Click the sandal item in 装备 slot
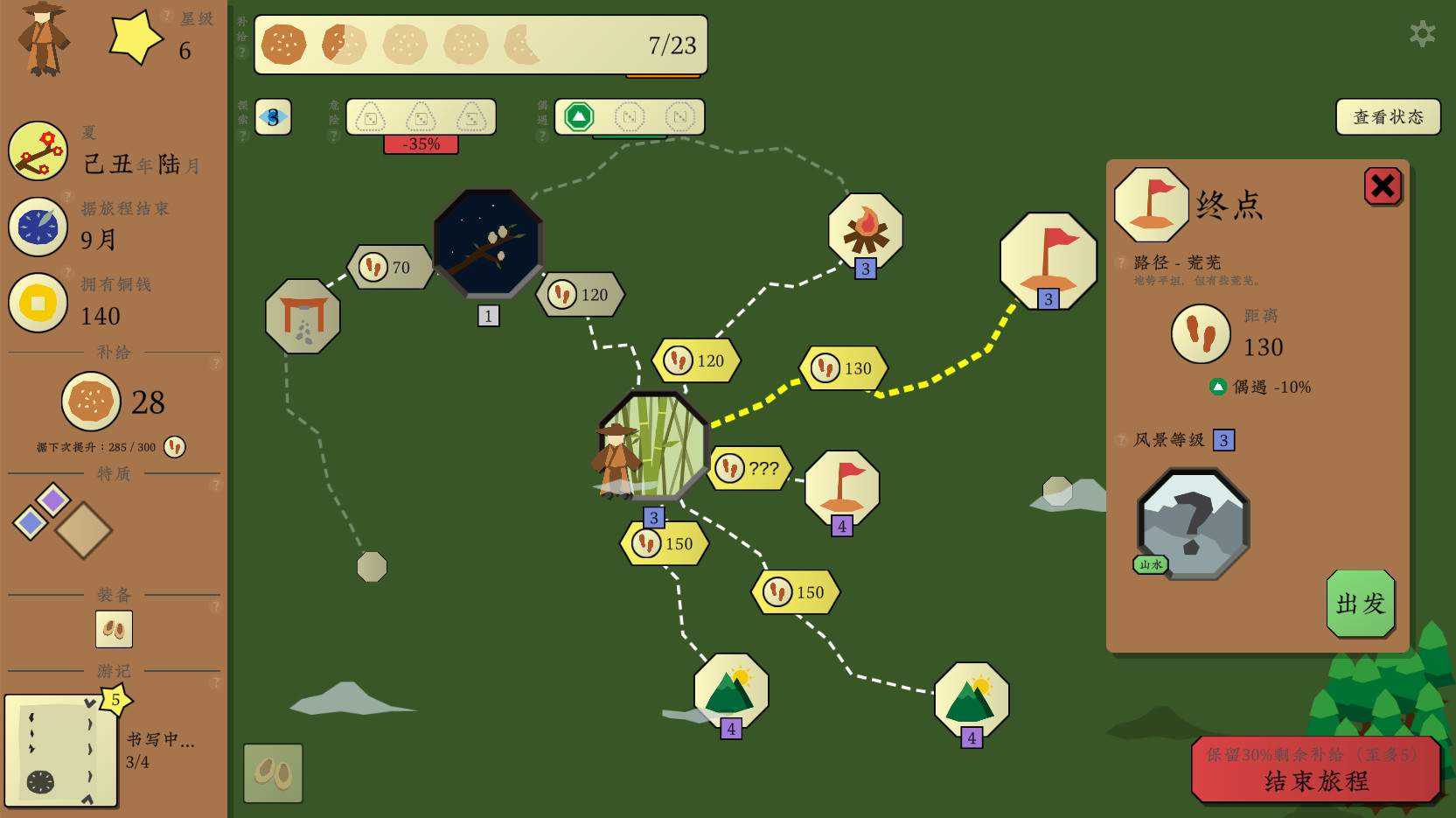The width and height of the screenshot is (1456, 818). coord(114,629)
